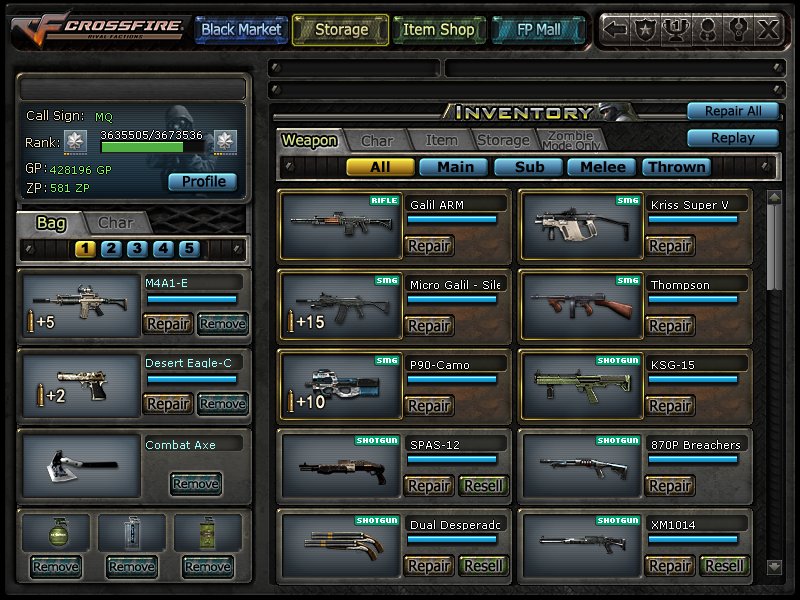Repair the Thompson SMG
The height and width of the screenshot is (600, 800).
coord(669,326)
